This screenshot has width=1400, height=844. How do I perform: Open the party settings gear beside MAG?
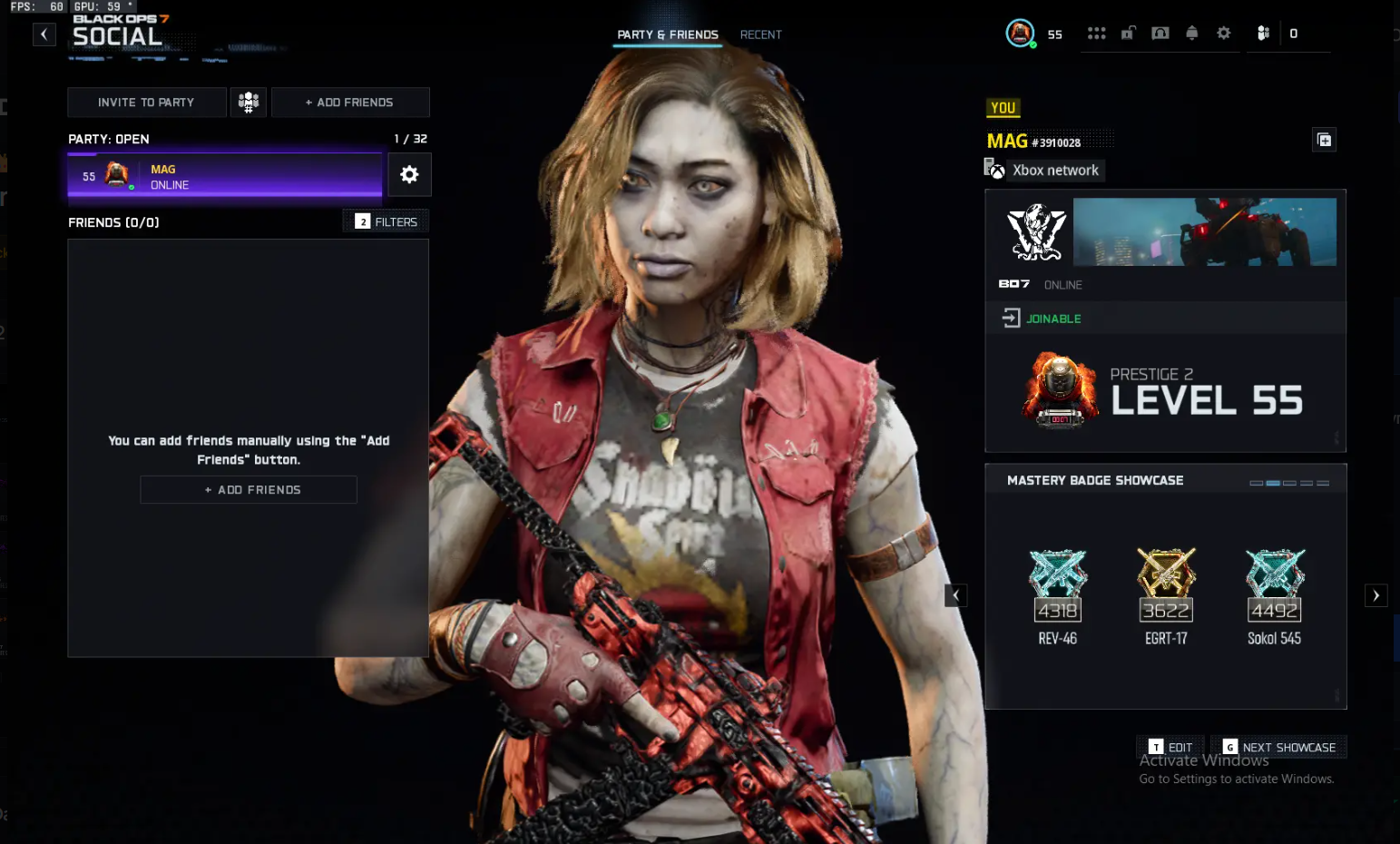point(409,174)
